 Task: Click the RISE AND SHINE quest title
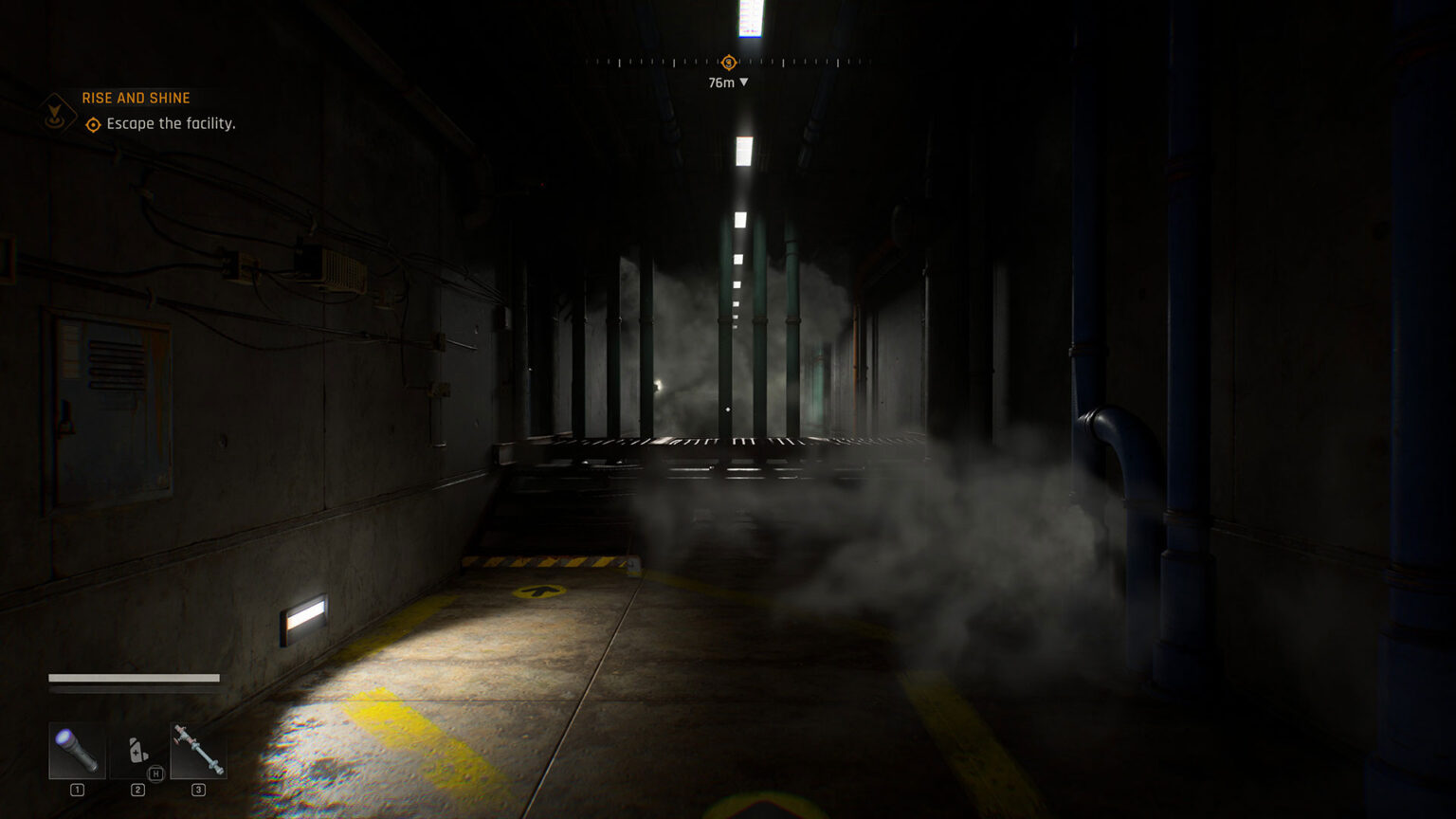[x=136, y=98]
